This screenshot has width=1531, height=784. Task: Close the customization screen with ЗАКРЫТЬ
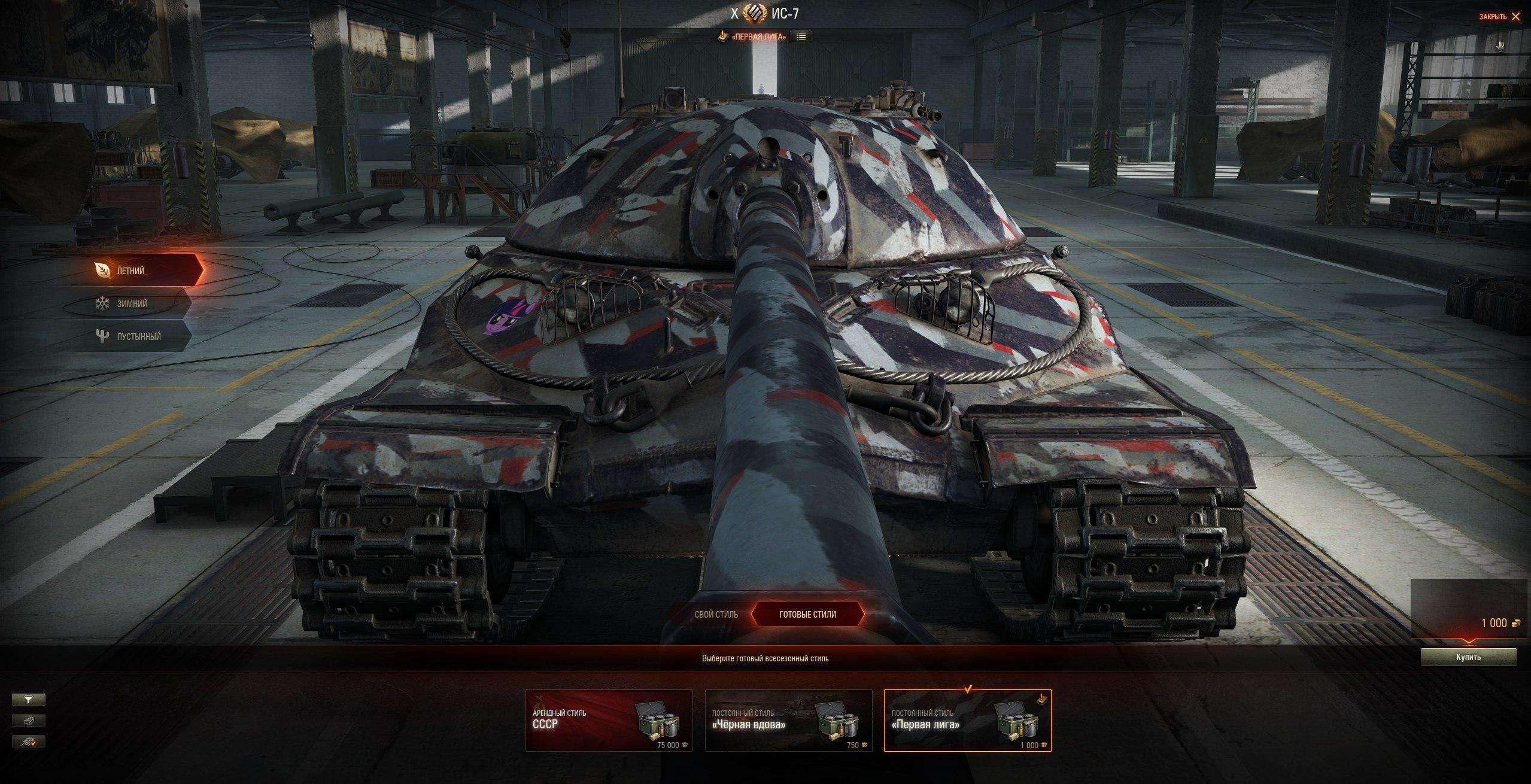[1499, 17]
